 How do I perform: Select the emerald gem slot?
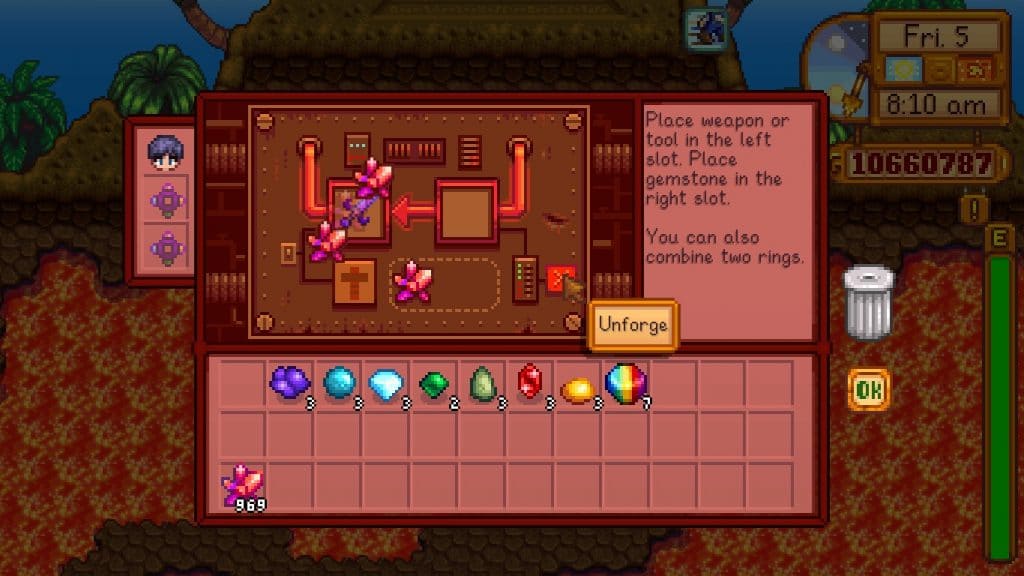point(434,382)
